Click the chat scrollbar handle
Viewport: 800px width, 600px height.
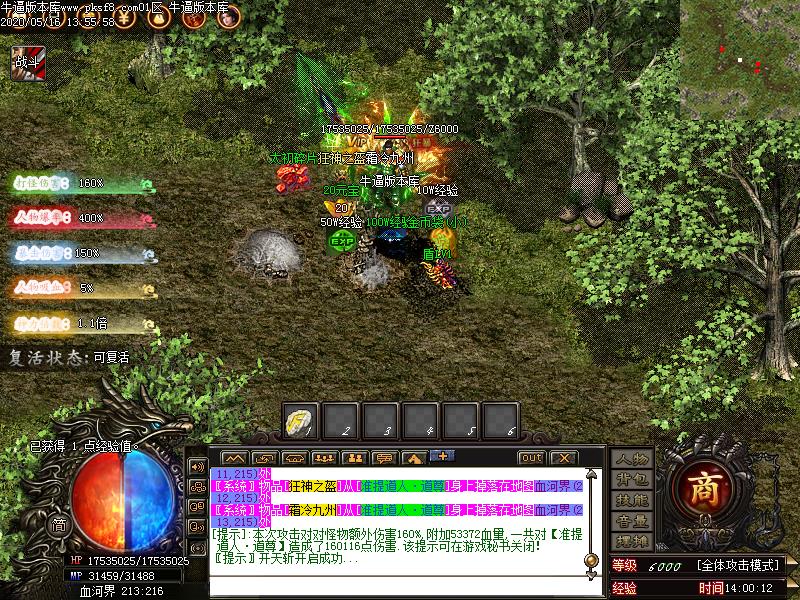(591, 559)
